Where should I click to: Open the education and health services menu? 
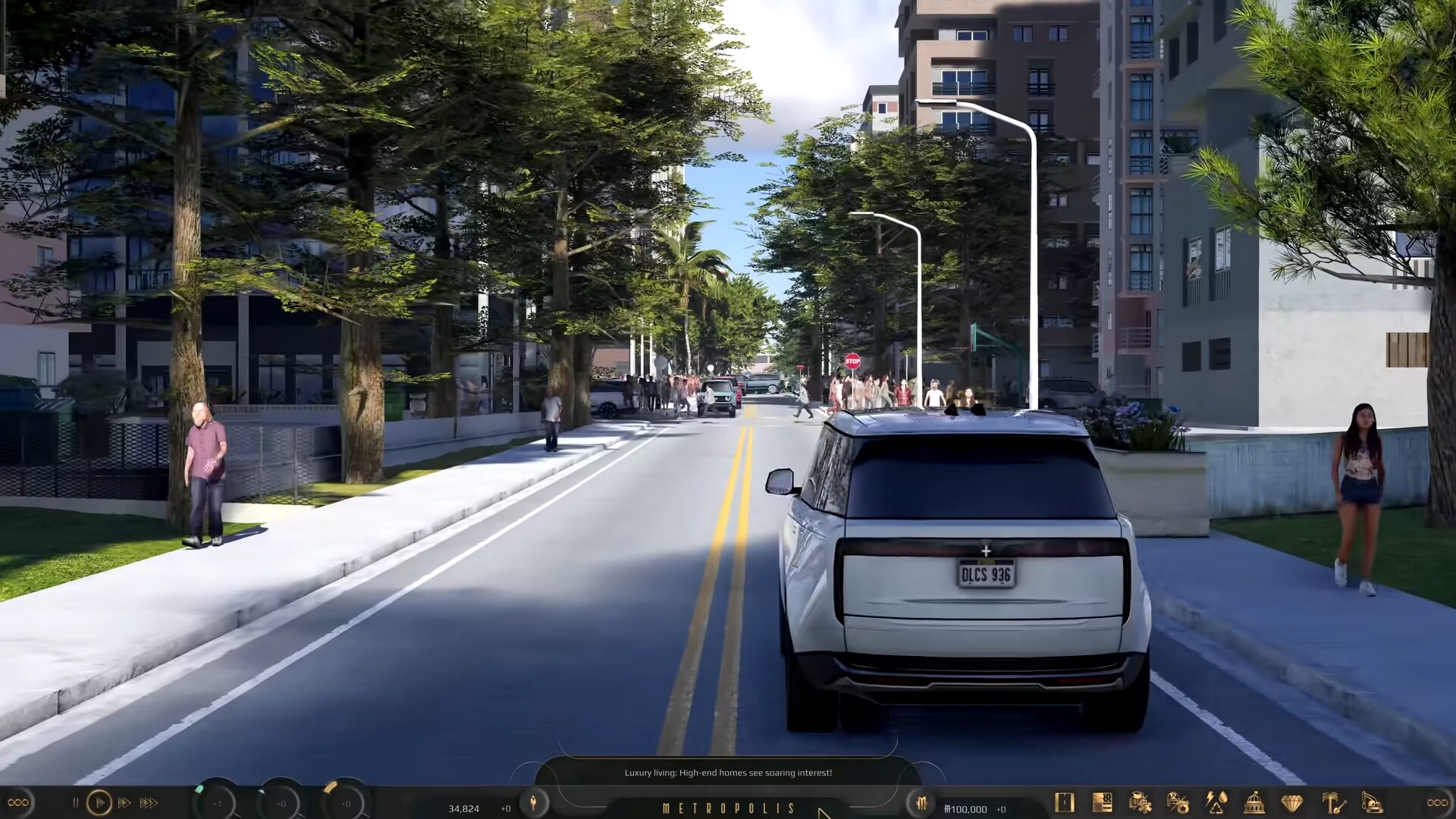(1140, 802)
